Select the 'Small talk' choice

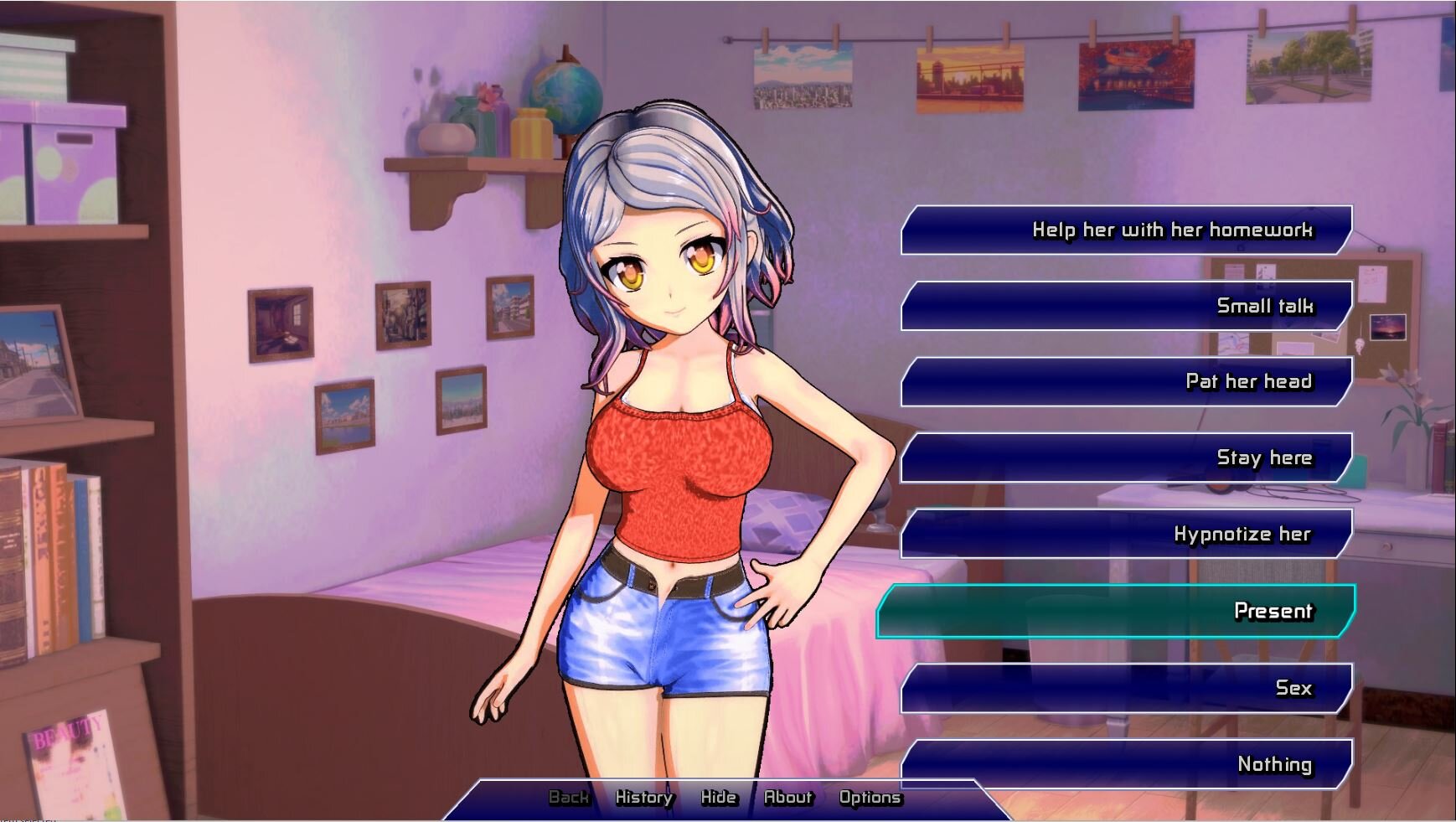1127,306
